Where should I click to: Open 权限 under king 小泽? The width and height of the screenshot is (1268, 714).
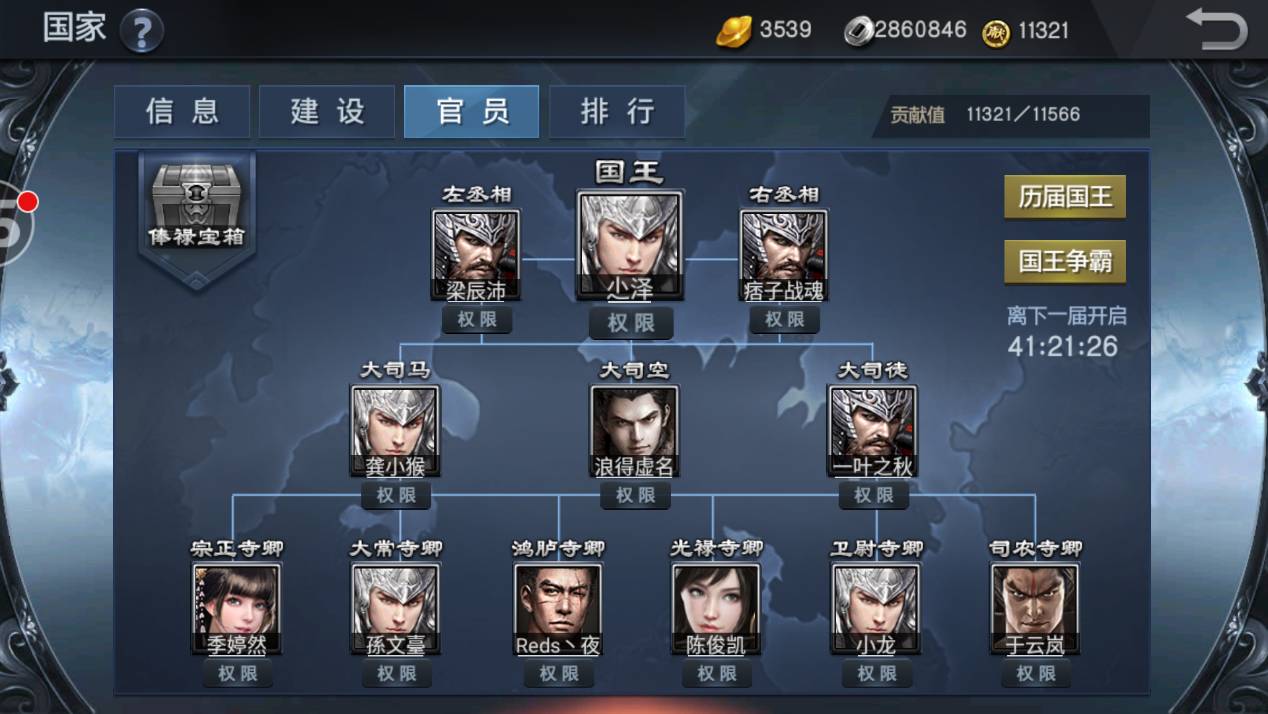click(631, 323)
